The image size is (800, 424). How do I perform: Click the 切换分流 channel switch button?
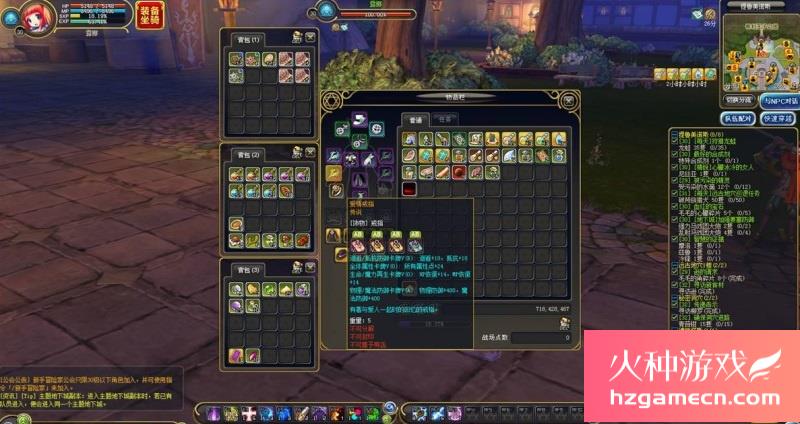[x=738, y=100]
